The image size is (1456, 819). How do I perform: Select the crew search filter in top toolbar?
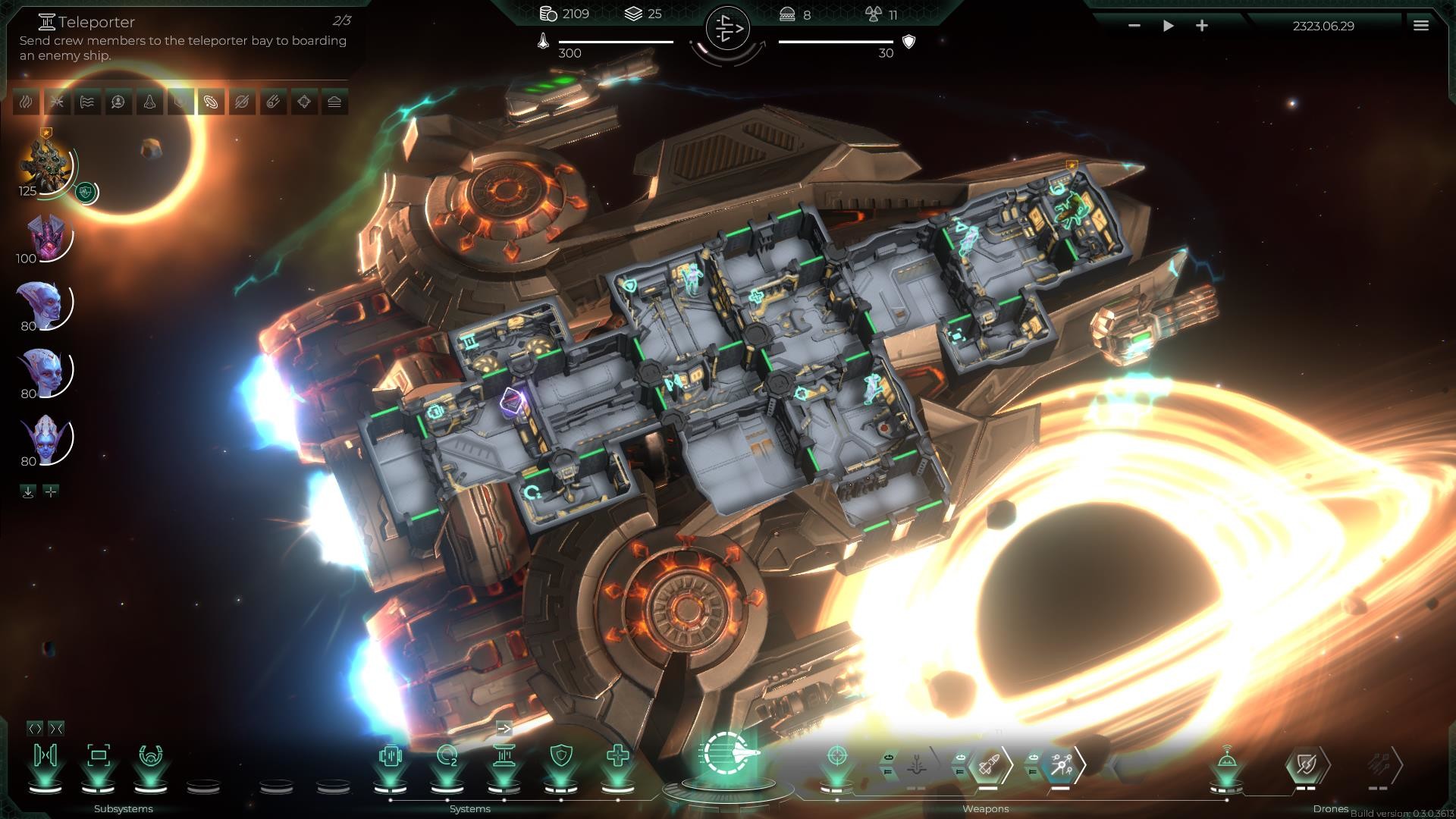click(x=118, y=101)
